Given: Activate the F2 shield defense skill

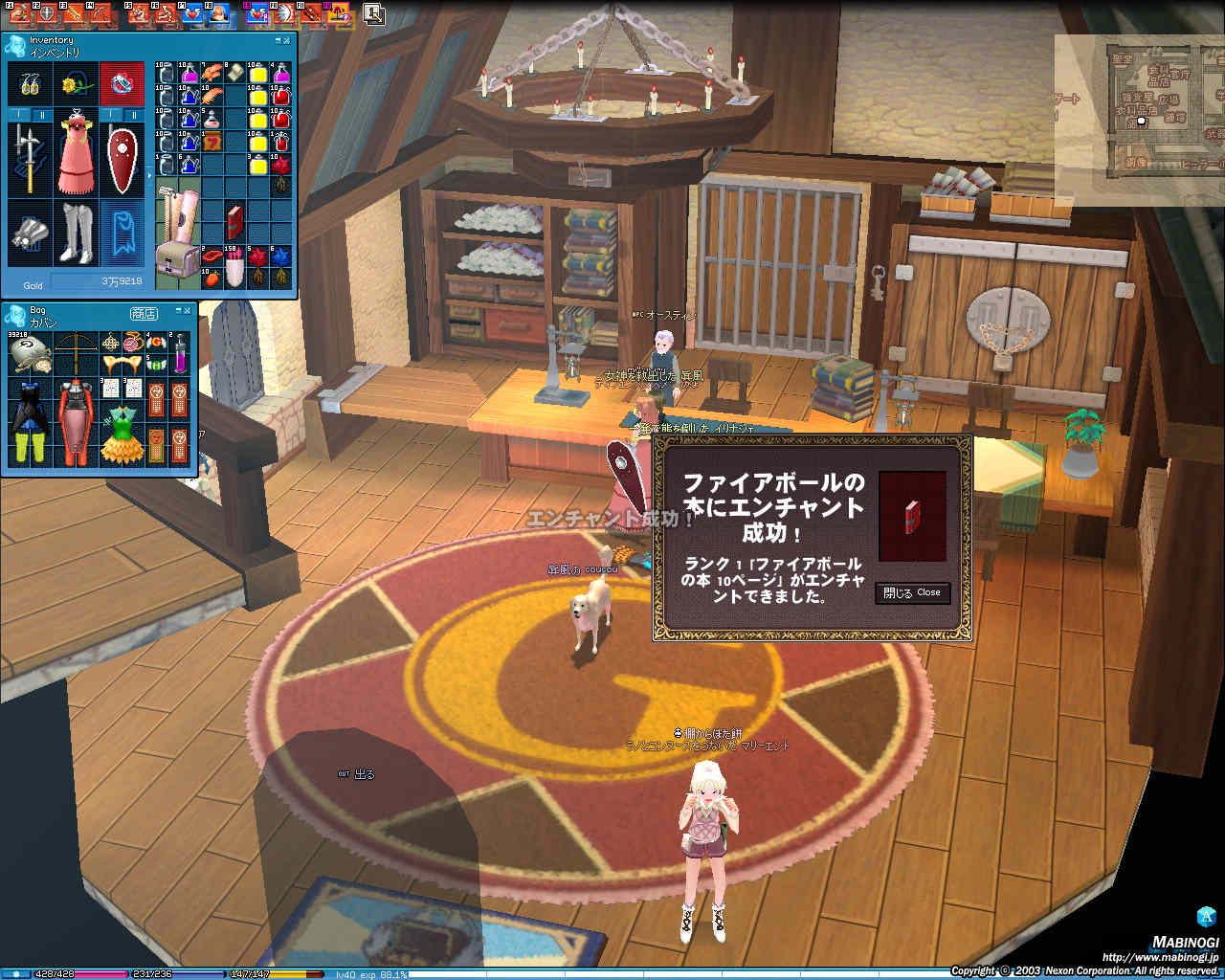Looking at the screenshot, I should (x=44, y=13).
